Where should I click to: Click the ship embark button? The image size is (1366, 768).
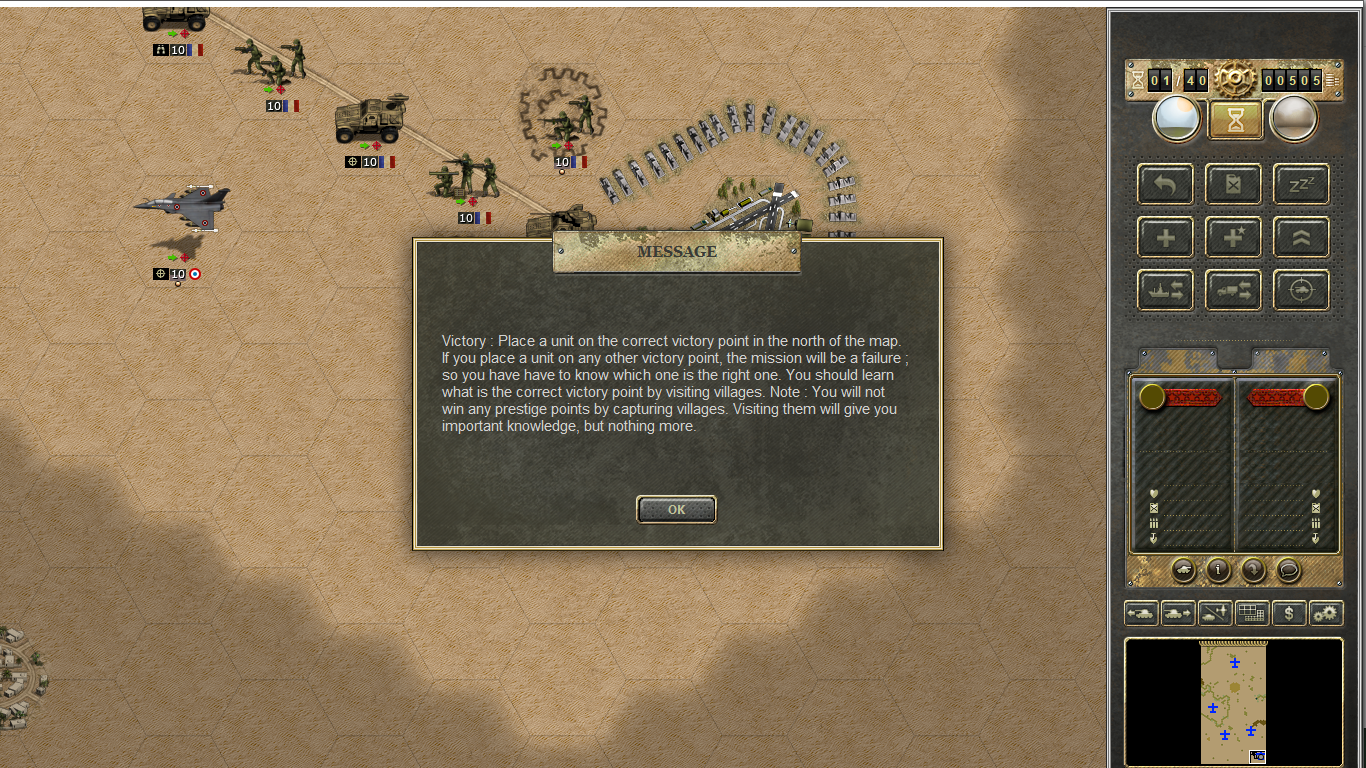pyautogui.click(x=1165, y=290)
